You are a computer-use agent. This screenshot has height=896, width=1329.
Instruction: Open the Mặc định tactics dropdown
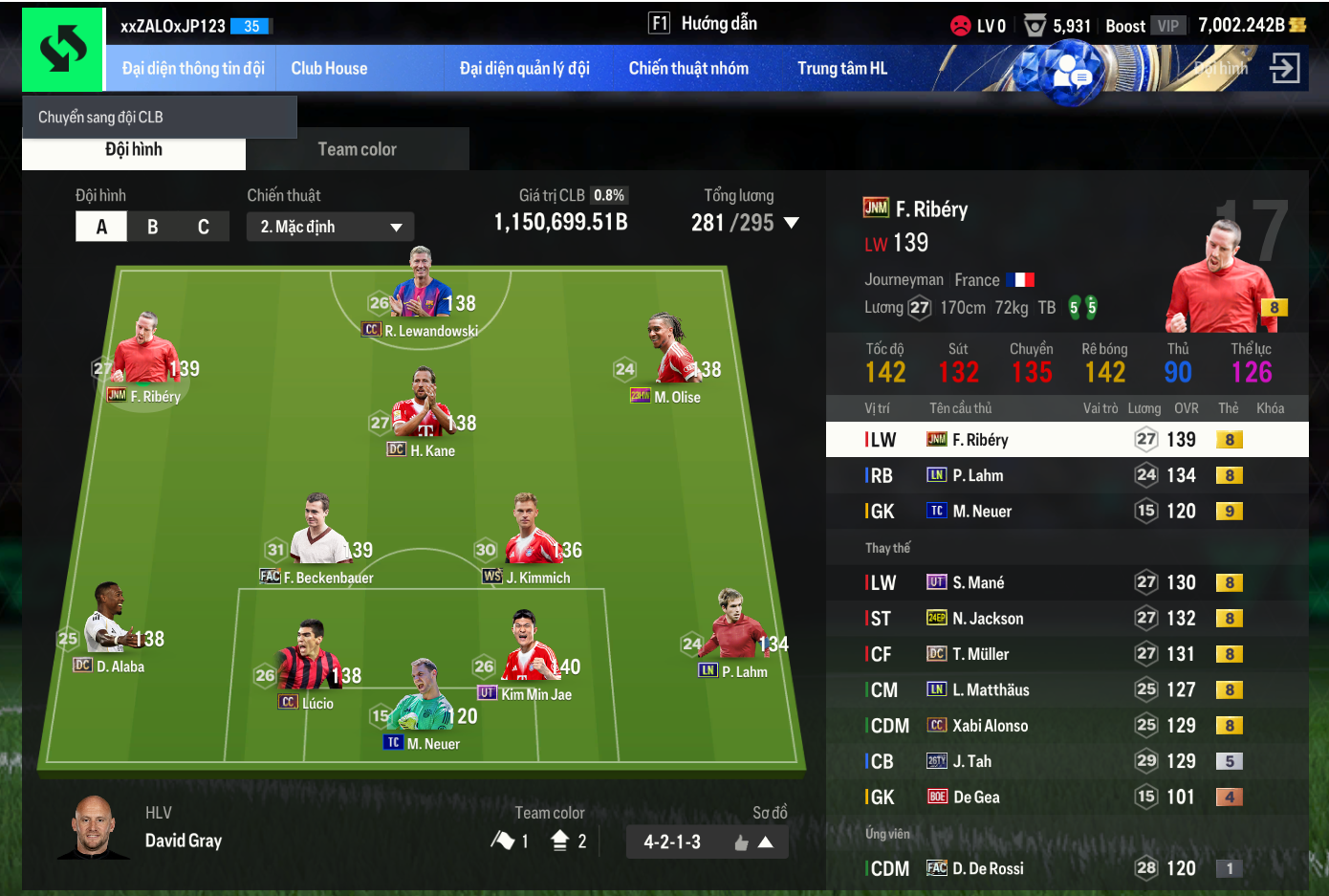point(330,227)
